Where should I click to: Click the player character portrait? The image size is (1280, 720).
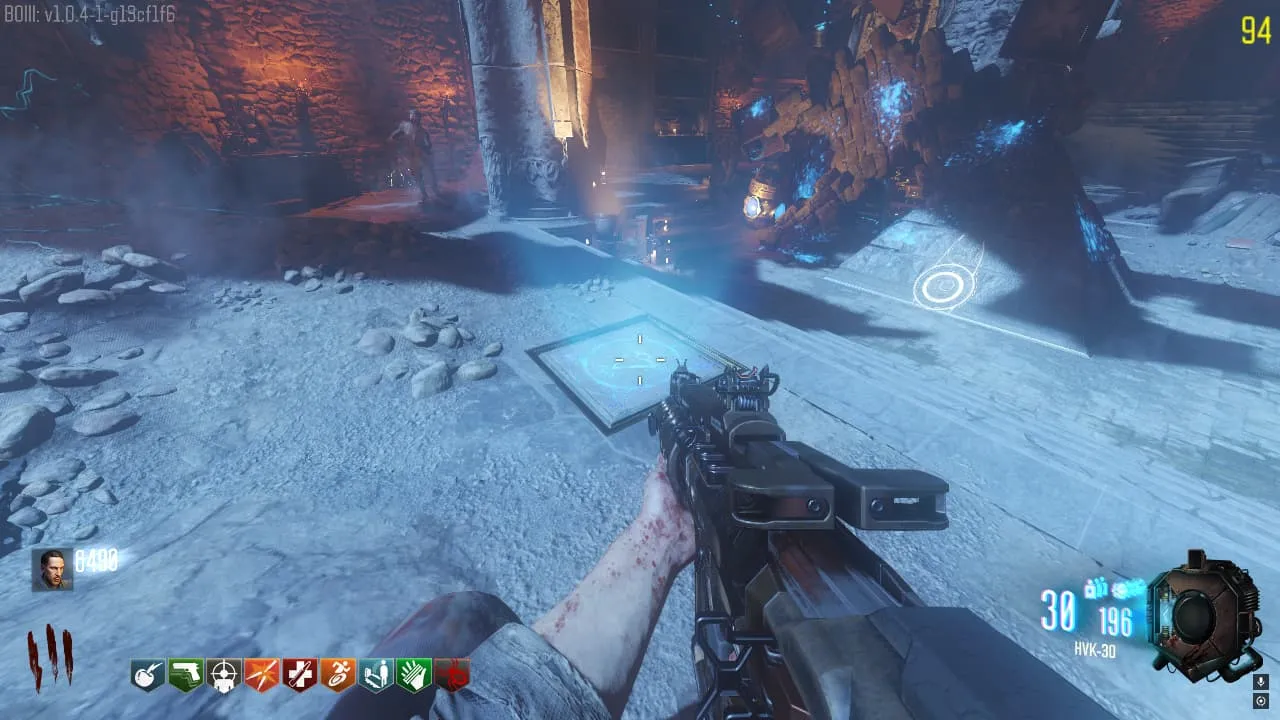pos(52,569)
